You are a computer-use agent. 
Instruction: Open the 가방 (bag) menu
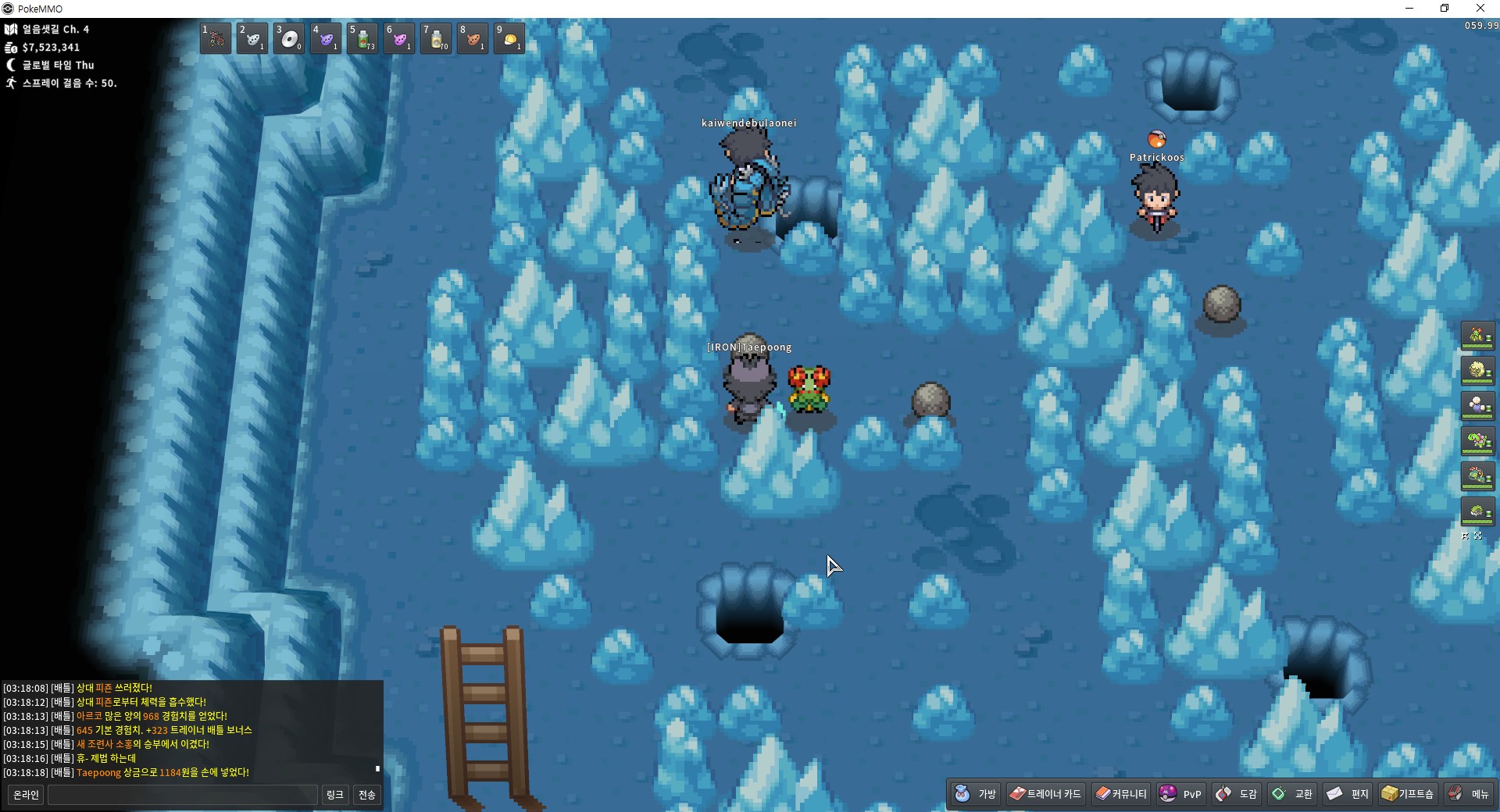(x=977, y=794)
